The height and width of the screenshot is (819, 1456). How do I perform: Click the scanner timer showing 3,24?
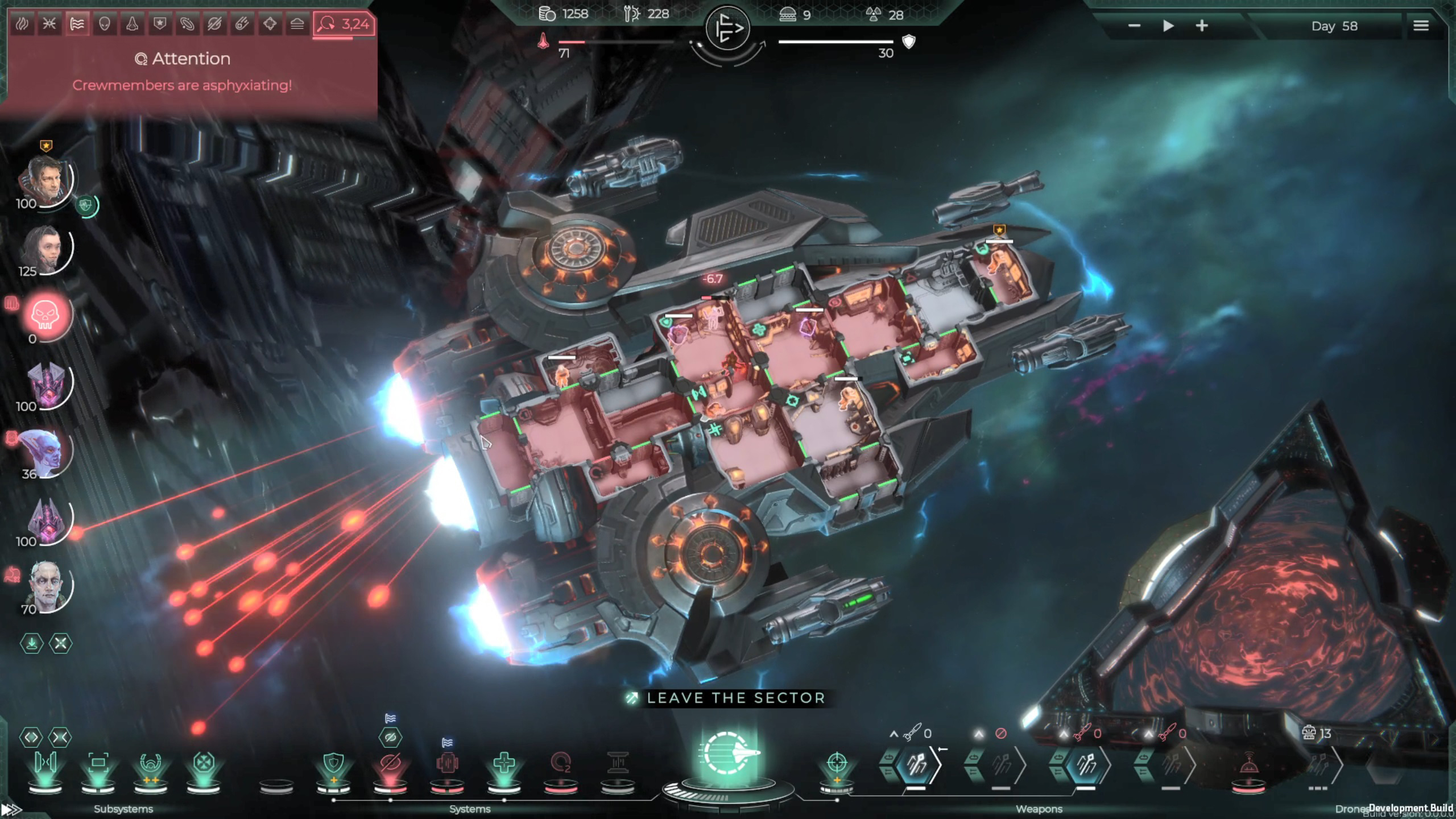344,24
